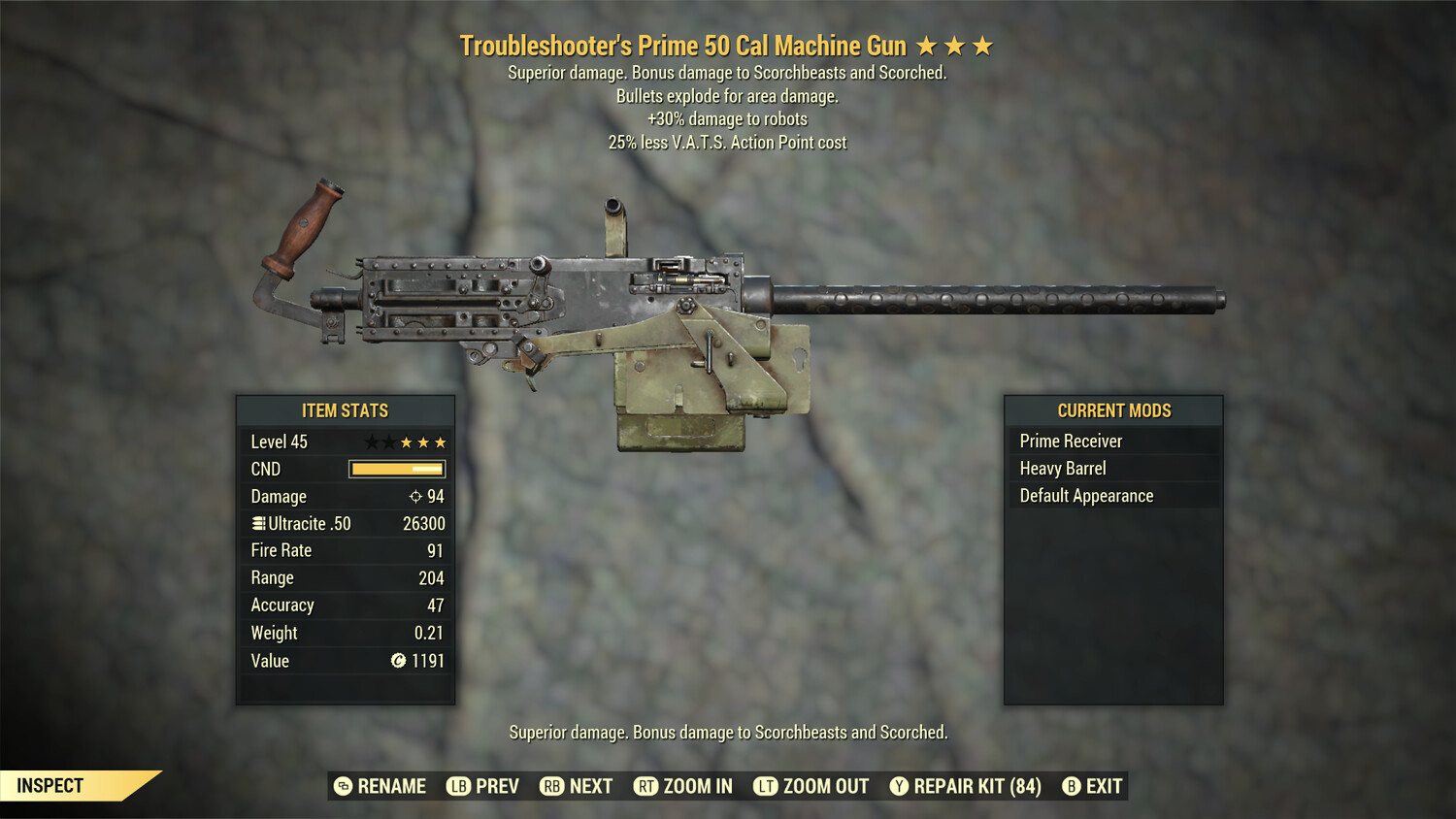Open the RENAME option
The height and width of the screenshot is (819, 1456).
point(393,786)
